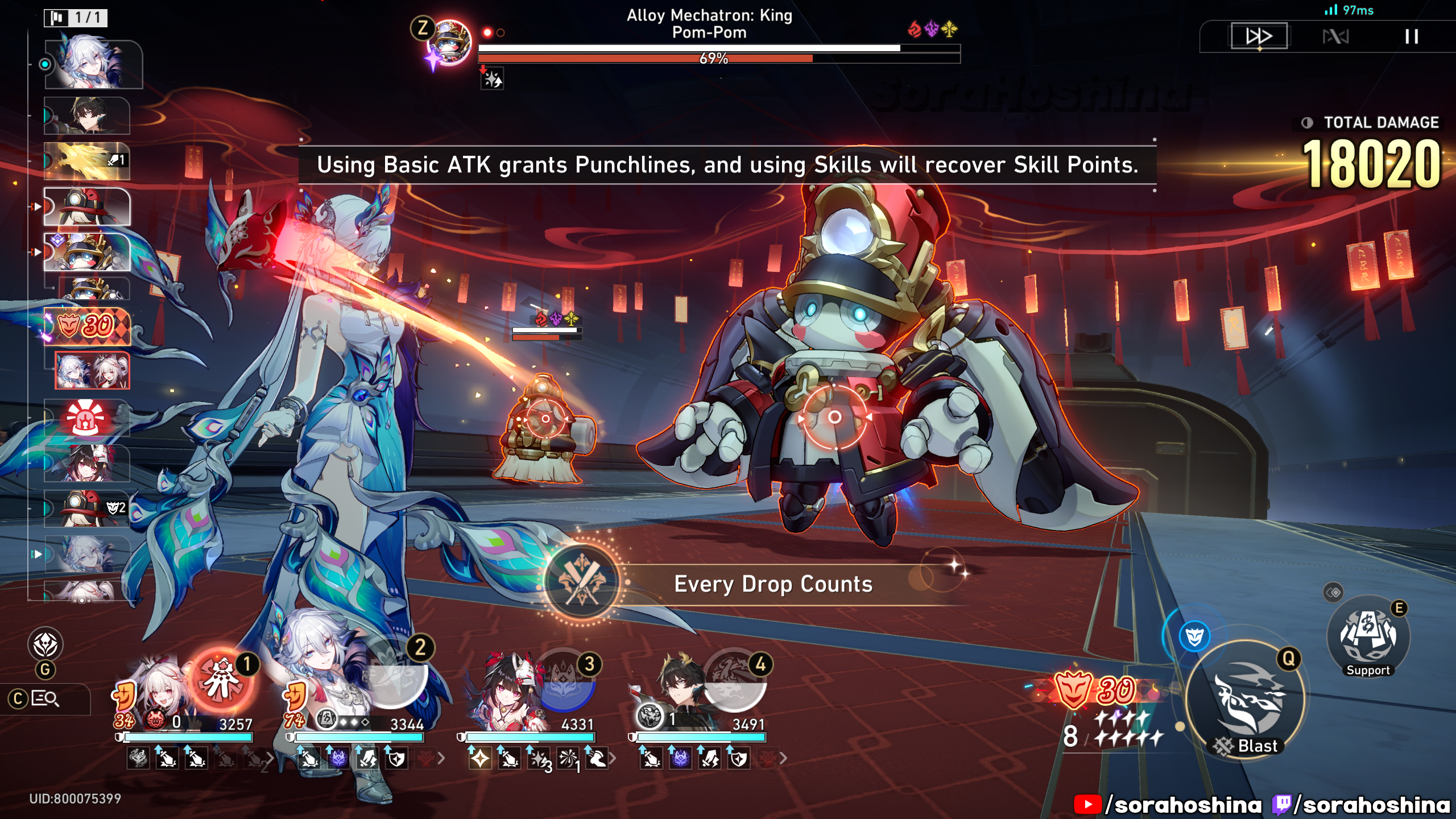Viewport: 1456px width, 819px height.
Task: Click the blue mask icon above Blast
Action: 1194,636
